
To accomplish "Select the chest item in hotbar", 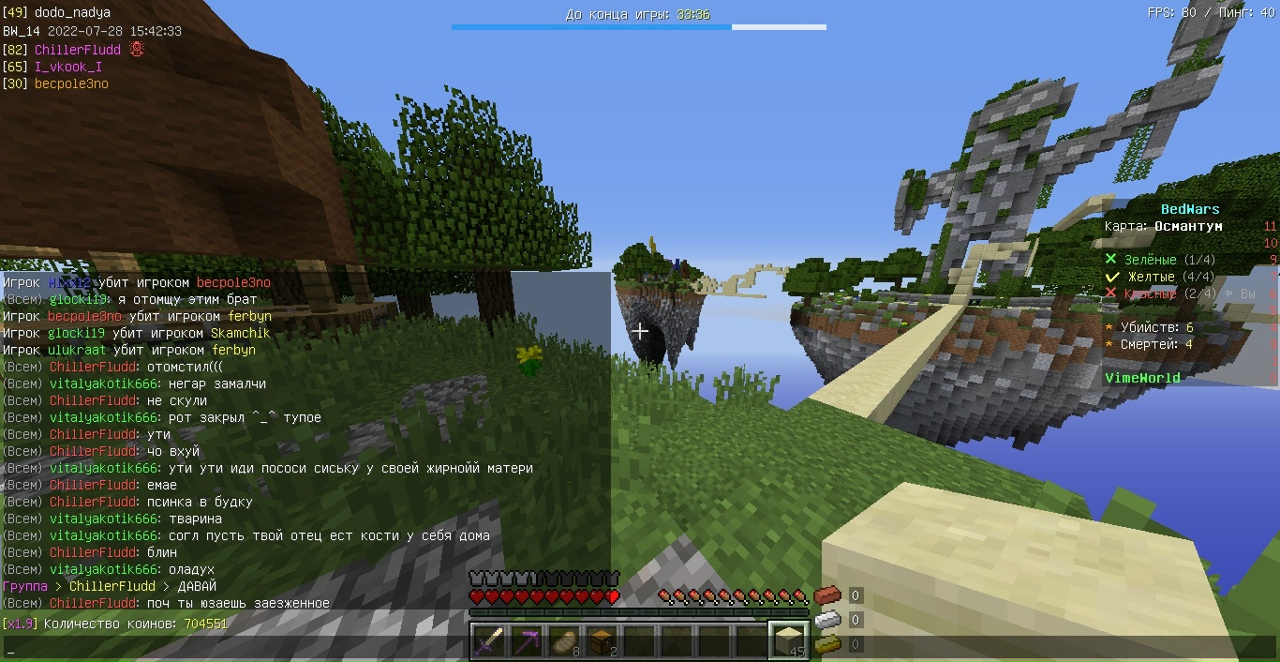I will click(601, 640).
